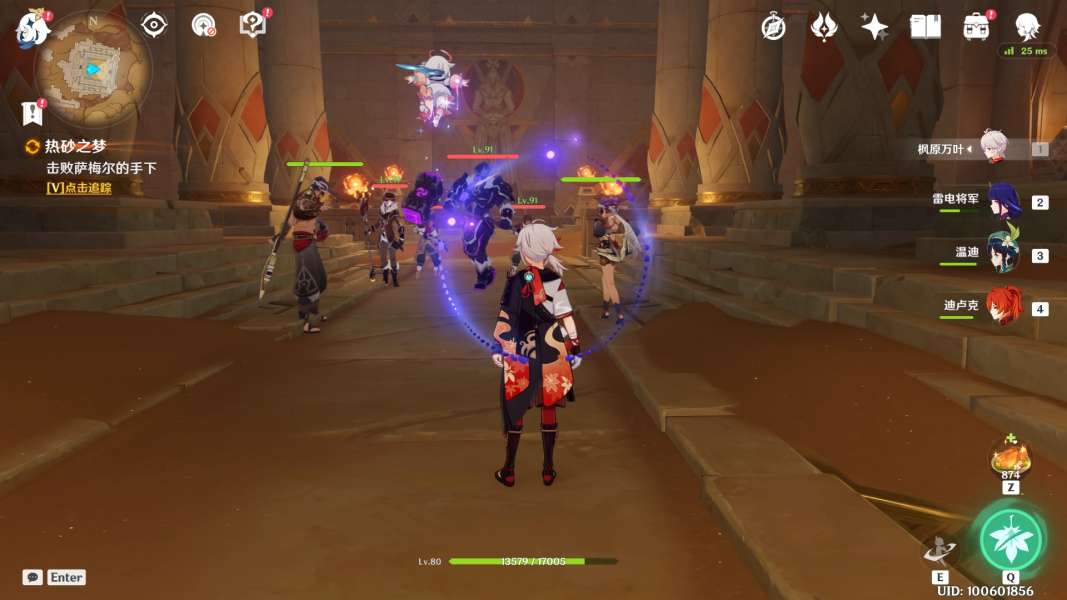The image size is (1067, 600).
Task: Open the quest navigation eye icon
Action: [x=154, y=25]
